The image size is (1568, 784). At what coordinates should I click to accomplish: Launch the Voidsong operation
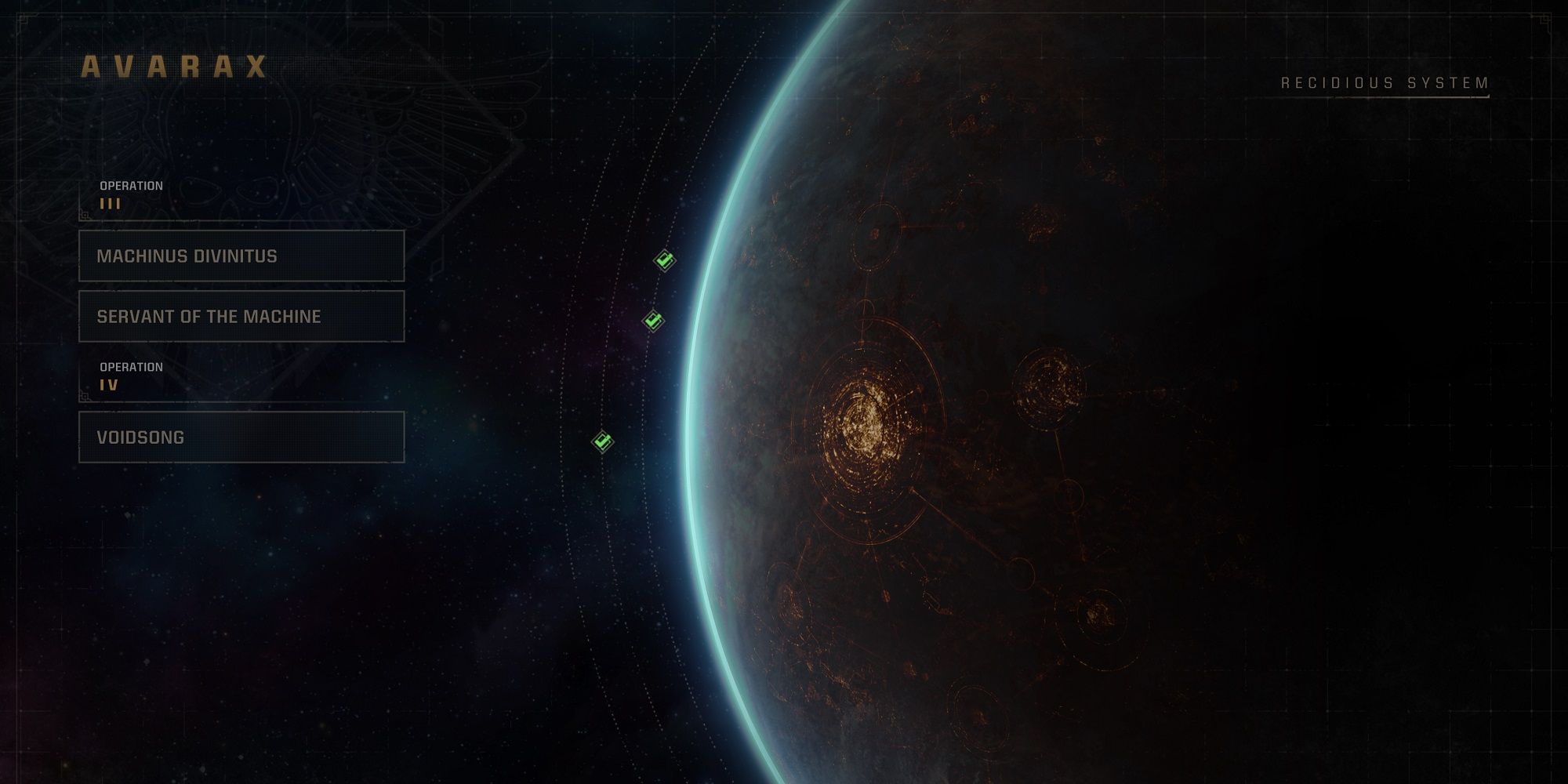pyautogui.click(x=240, y=437)
